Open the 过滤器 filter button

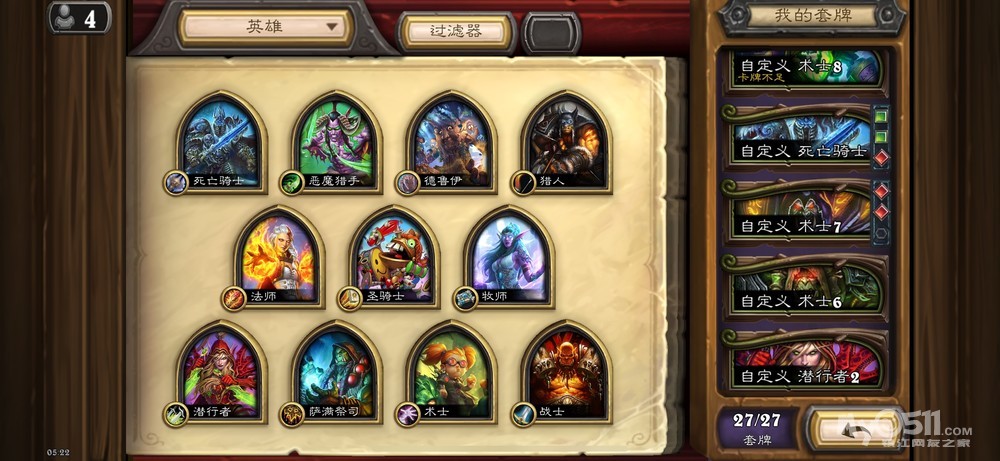pyautogui.click(x=456, y=32)
